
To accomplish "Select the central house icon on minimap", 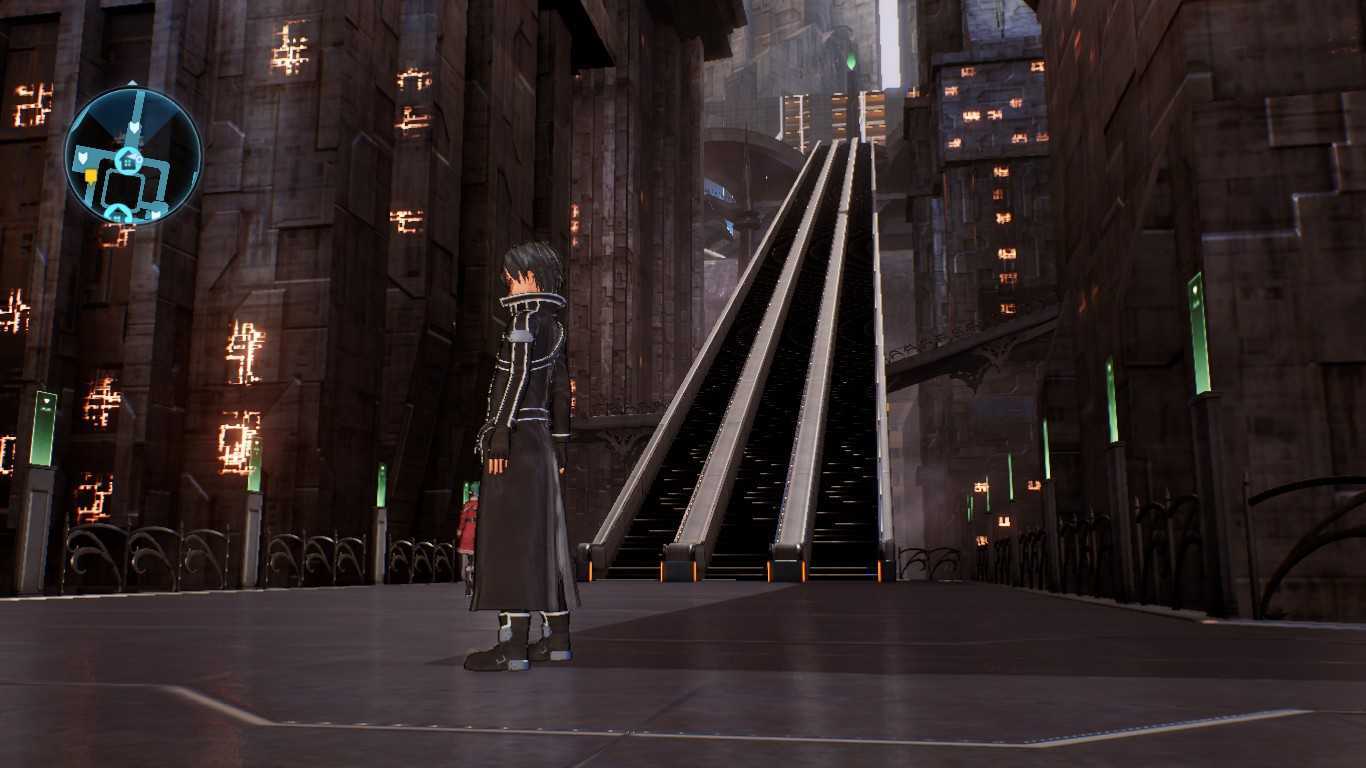I will pos(129,159).
